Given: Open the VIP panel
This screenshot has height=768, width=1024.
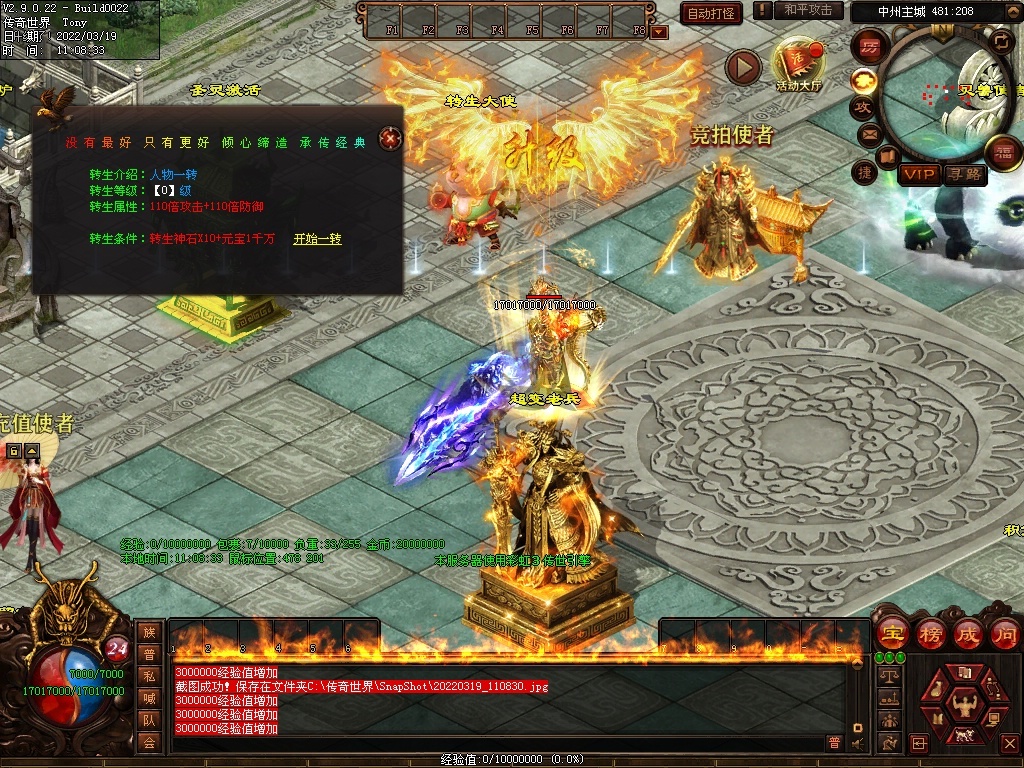Looking at the screenshot, I should pyautogui.click(x=919, y=175).
